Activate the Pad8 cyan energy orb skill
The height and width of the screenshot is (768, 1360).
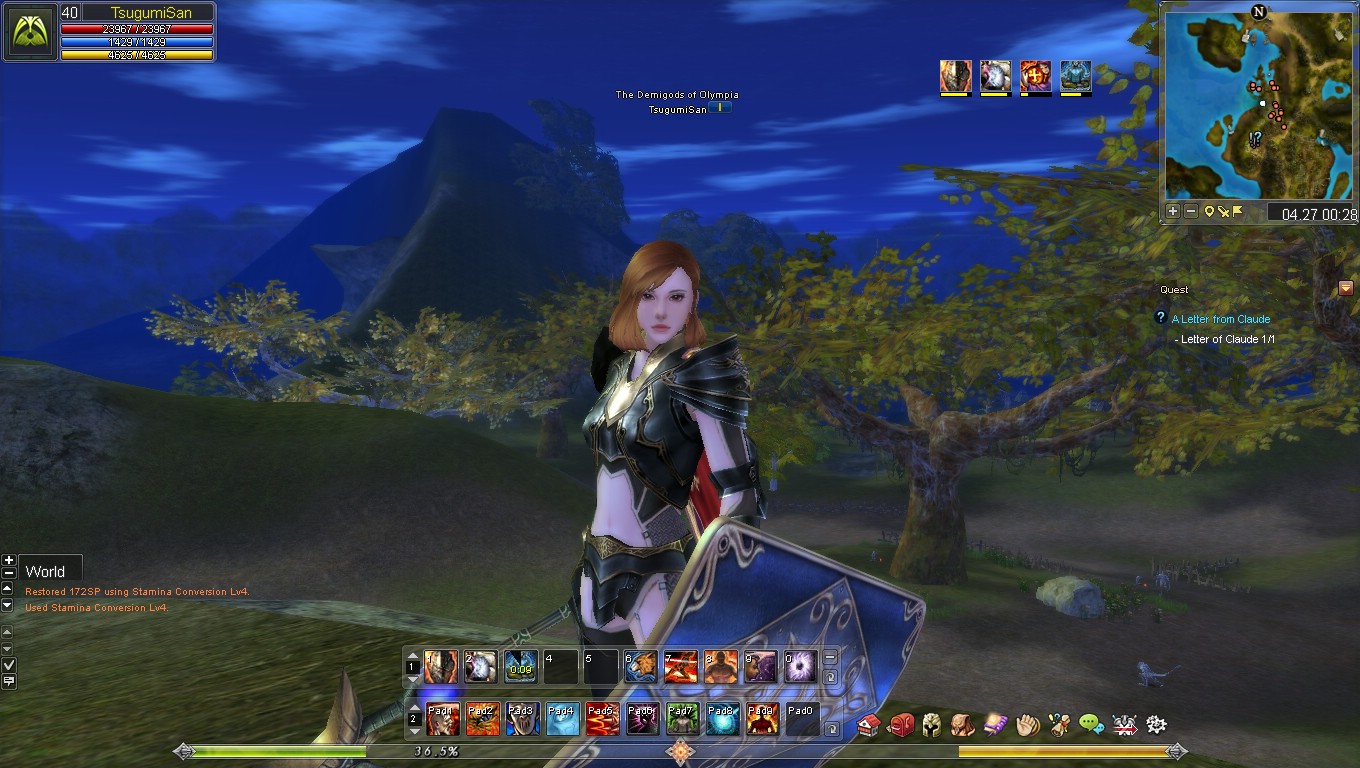(722, 719)
